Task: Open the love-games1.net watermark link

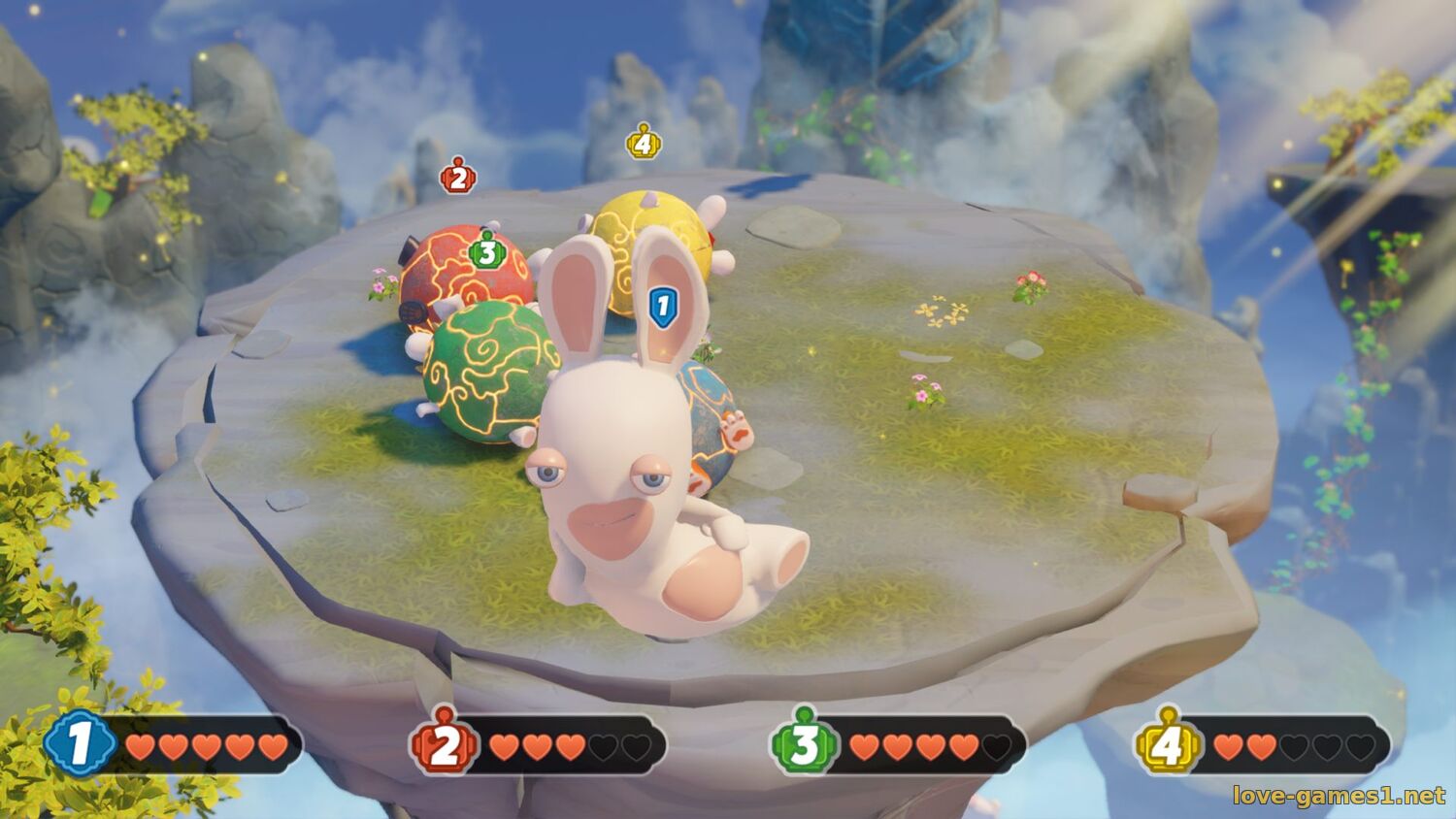Action: (x=1339, y=796)
